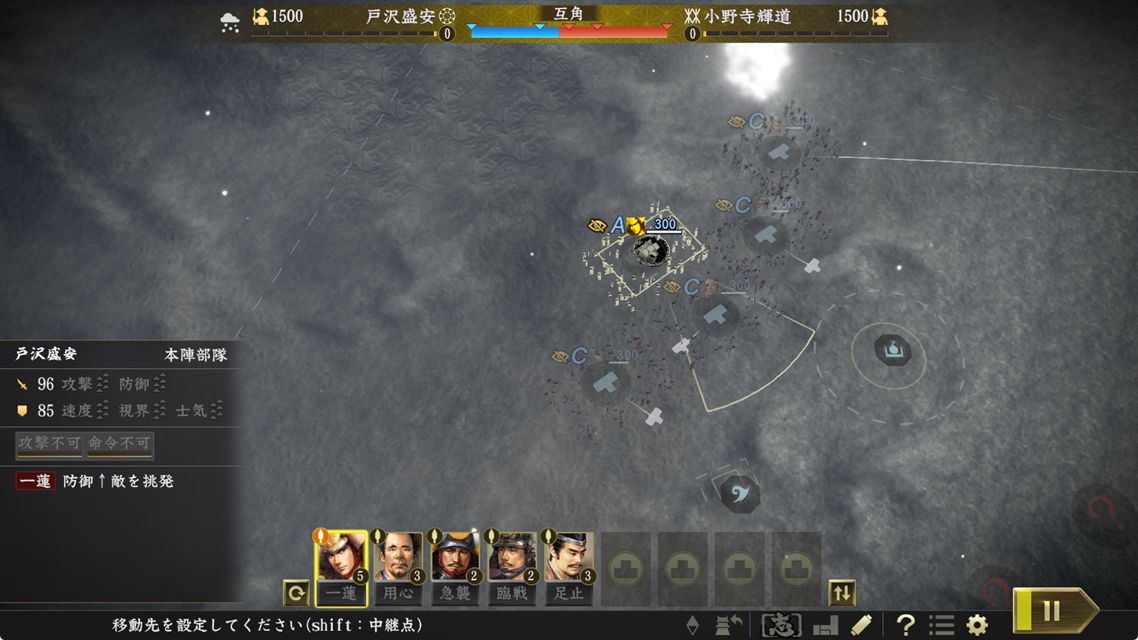Toggle the up-down arrows swap button
This screenshot has width=1138, height=640.
[x=842, y=593]
